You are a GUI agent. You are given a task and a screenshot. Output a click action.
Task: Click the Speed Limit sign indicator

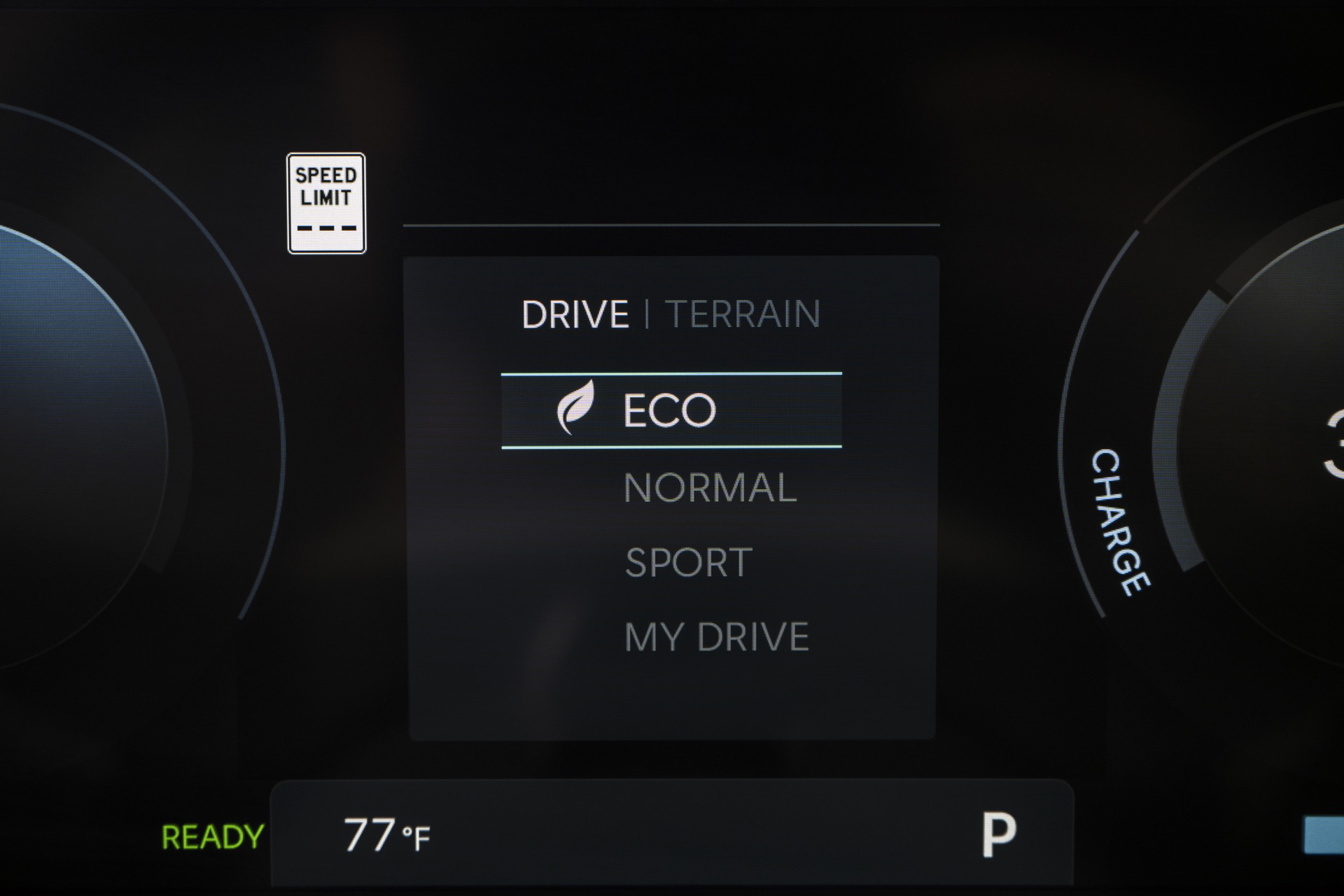coord(326,202)
